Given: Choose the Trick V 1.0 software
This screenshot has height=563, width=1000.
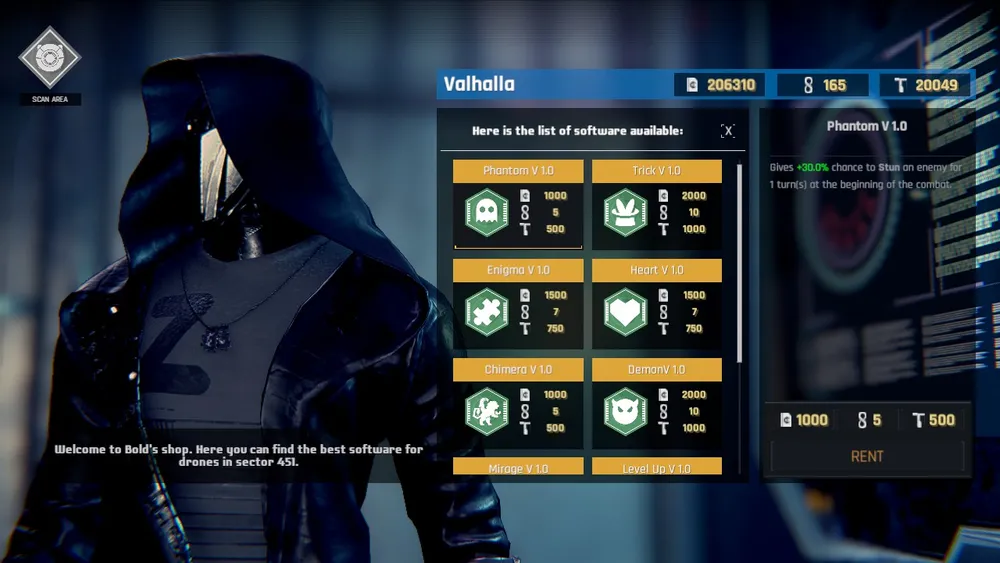Looking at the screenshot, I should pos(657,204).
